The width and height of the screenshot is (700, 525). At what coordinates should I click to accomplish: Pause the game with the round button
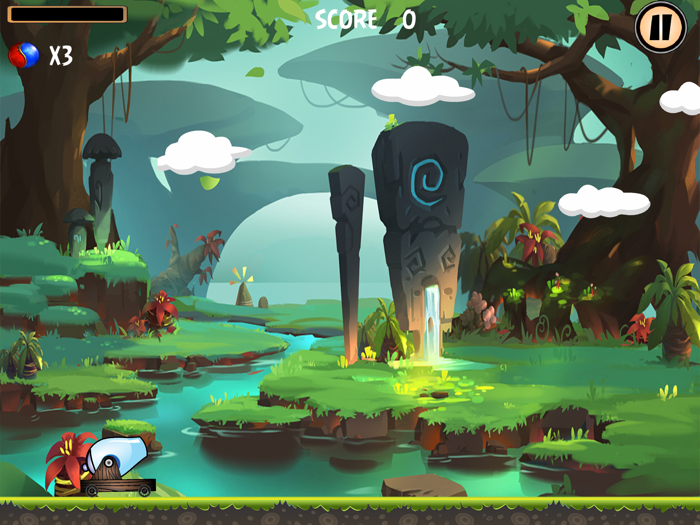660,27
